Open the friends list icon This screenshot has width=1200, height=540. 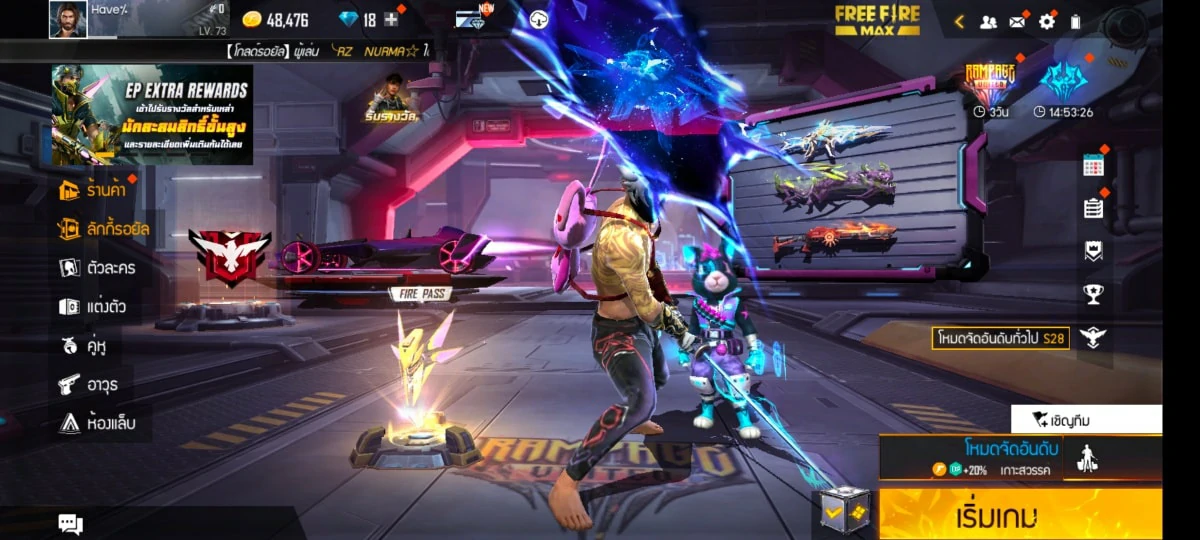click(988, 21)
